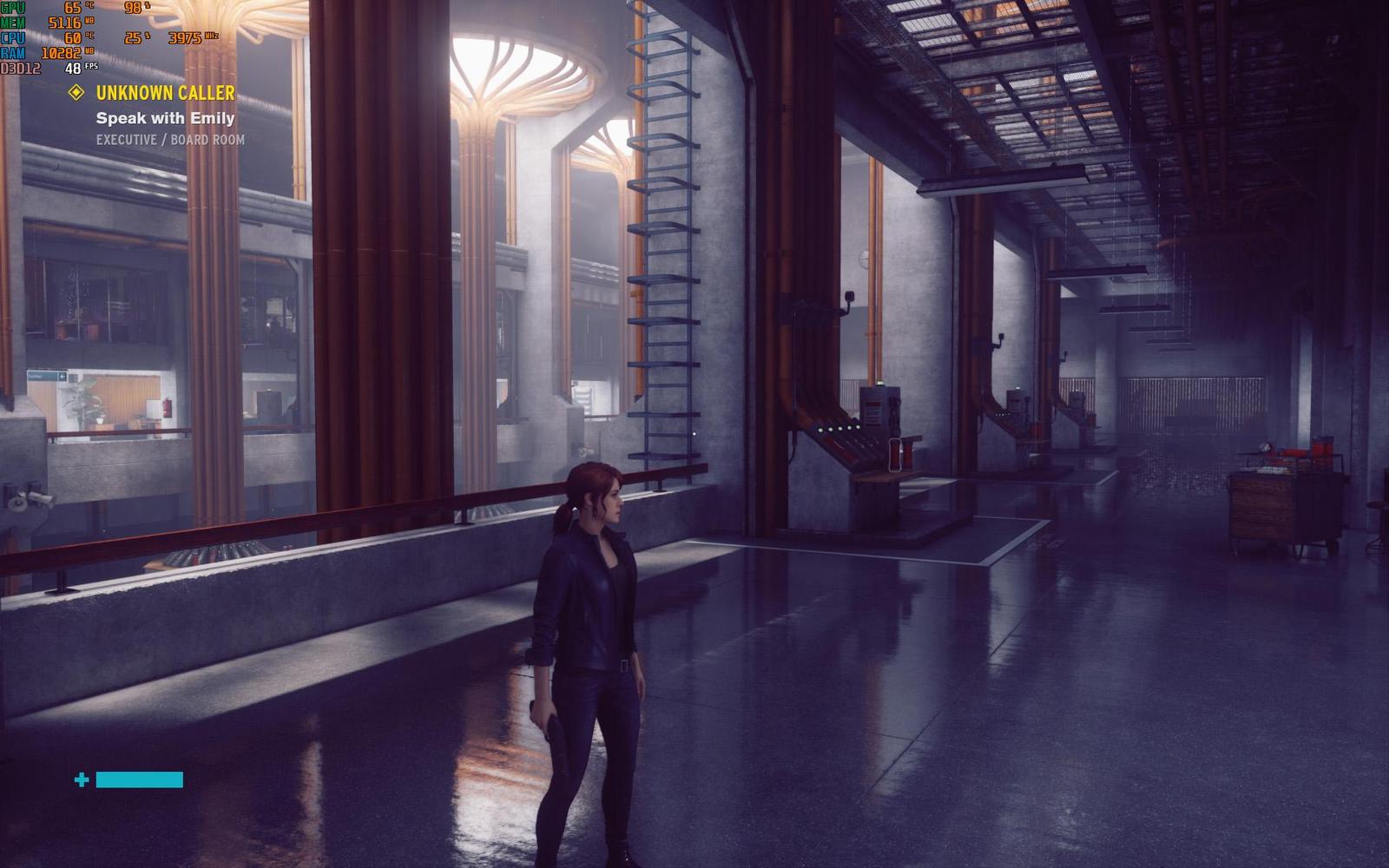The height and width of the screenshot is (868, 1389).
Task: Click the cyan health bar
Action: point(142,779)
